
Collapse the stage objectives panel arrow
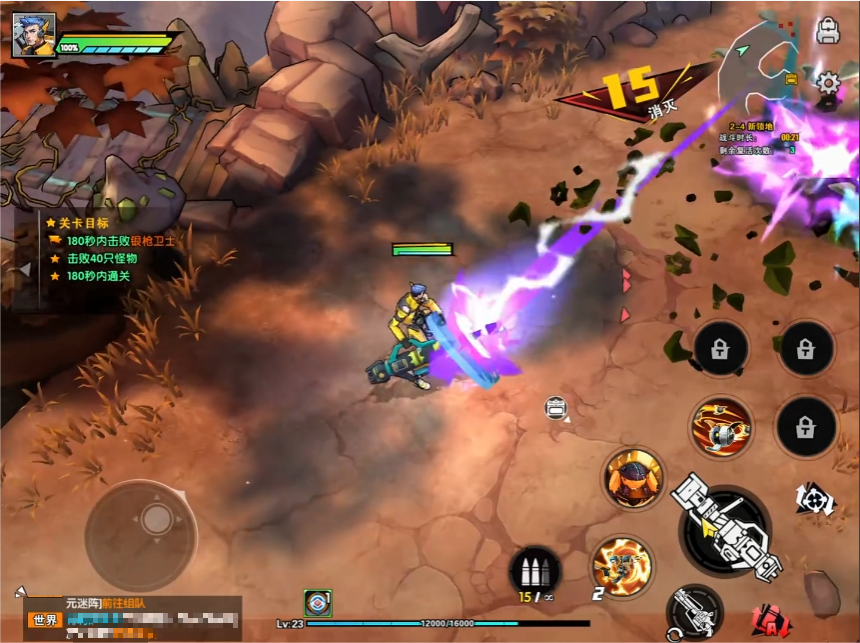tap(24, 270)
